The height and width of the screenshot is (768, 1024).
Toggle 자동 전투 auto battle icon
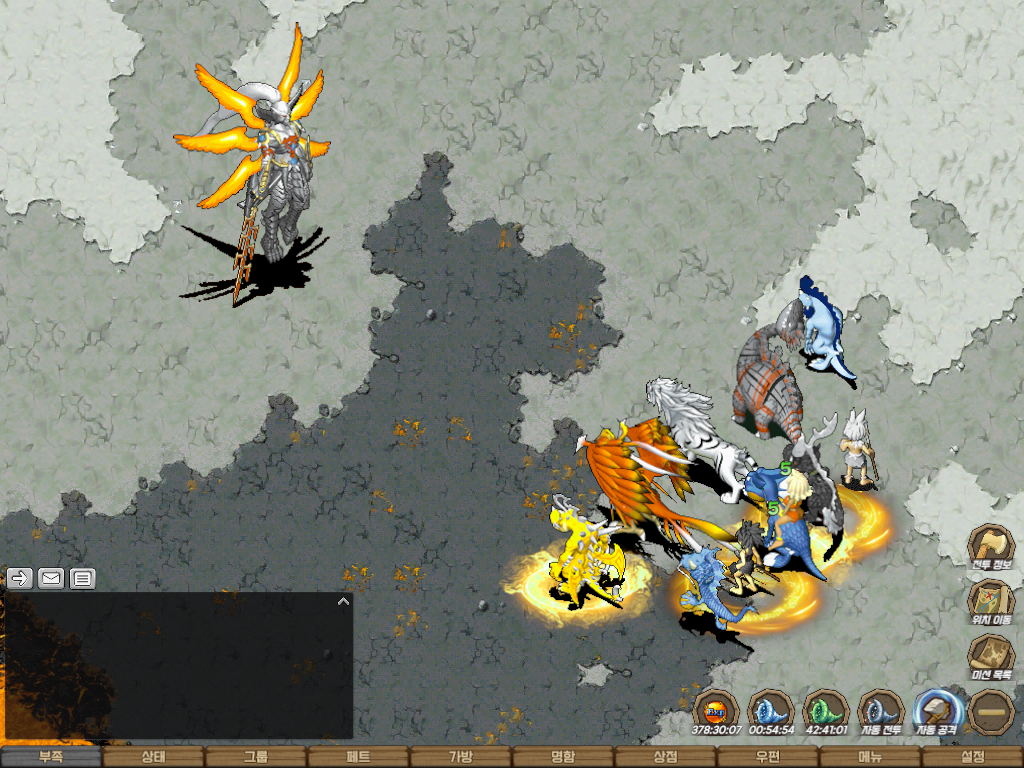(x=881, y=711)
